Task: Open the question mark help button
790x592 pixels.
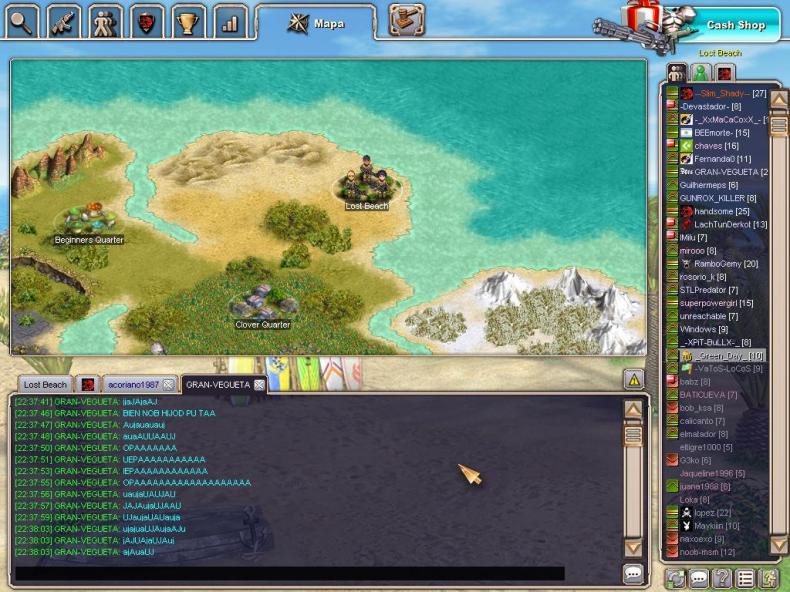Action: pos(722,578)
